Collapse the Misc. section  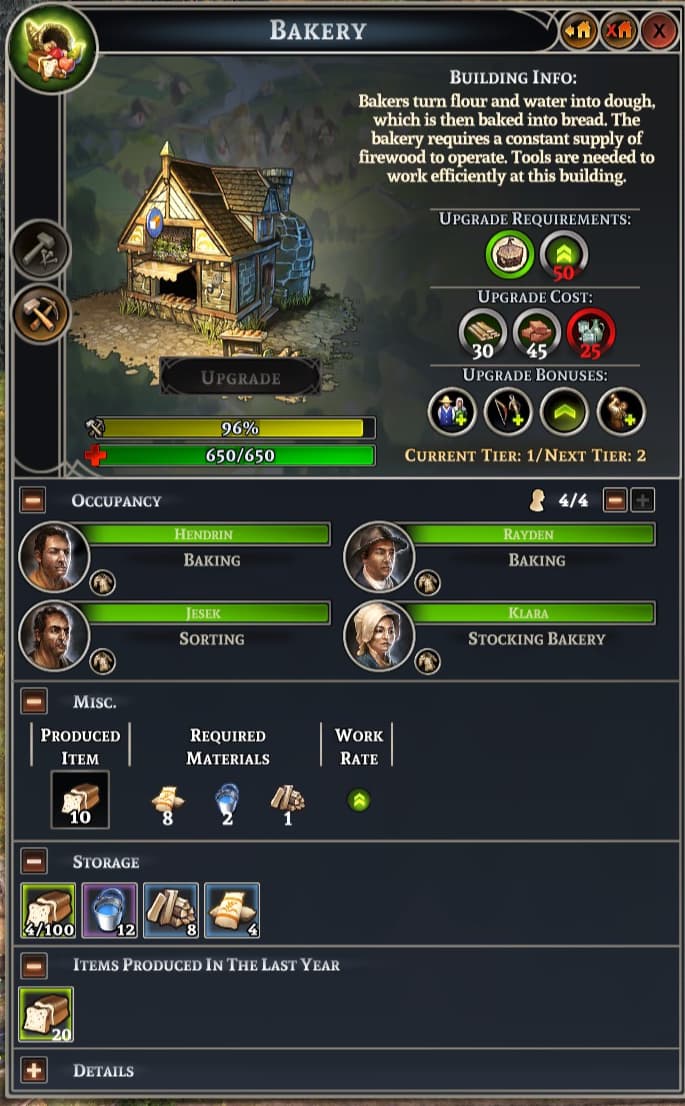point(34,702)
